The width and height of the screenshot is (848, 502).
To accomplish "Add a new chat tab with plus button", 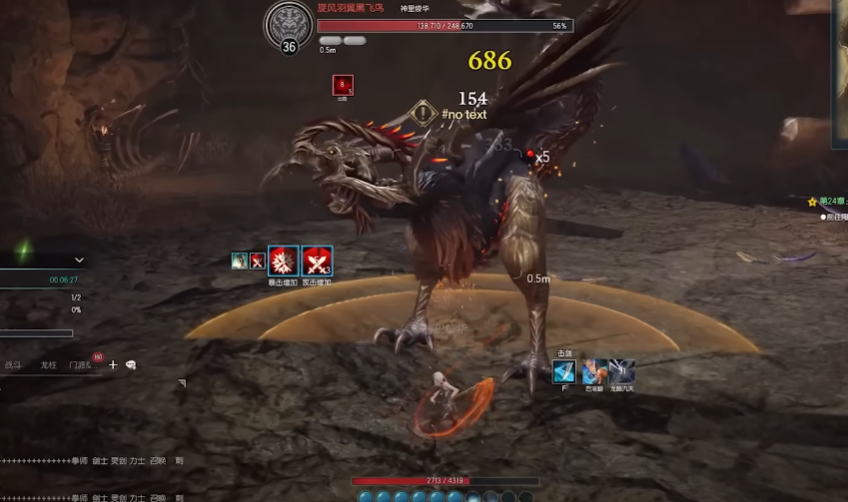I will (x=113, y=366).
